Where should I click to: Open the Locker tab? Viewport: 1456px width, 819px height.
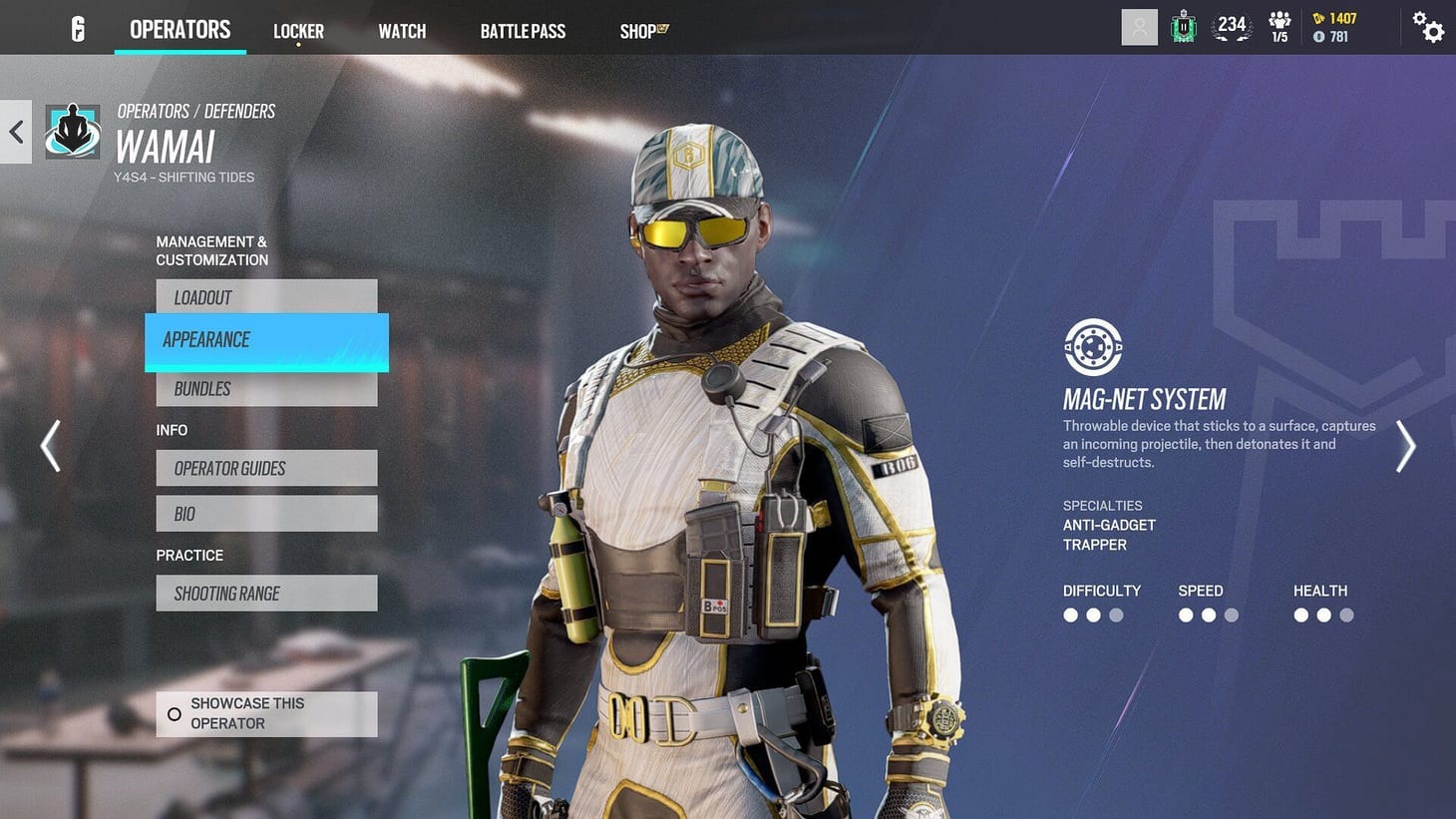coord(298,31)
